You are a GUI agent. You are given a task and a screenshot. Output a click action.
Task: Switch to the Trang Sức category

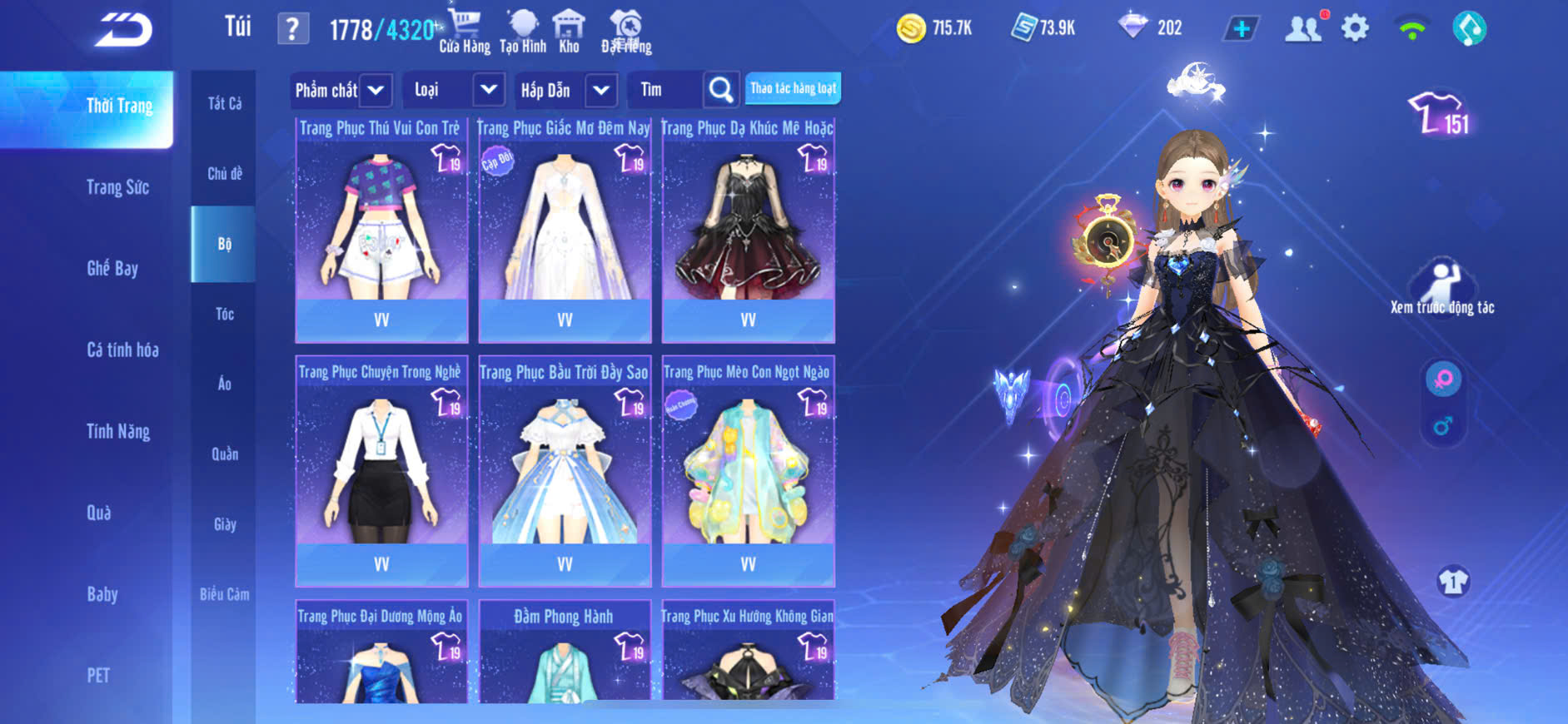118,187
